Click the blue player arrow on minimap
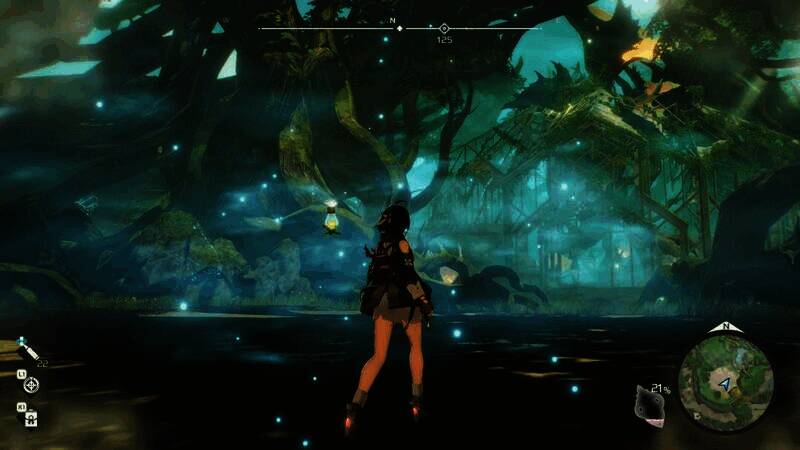 tap(722, 382)
